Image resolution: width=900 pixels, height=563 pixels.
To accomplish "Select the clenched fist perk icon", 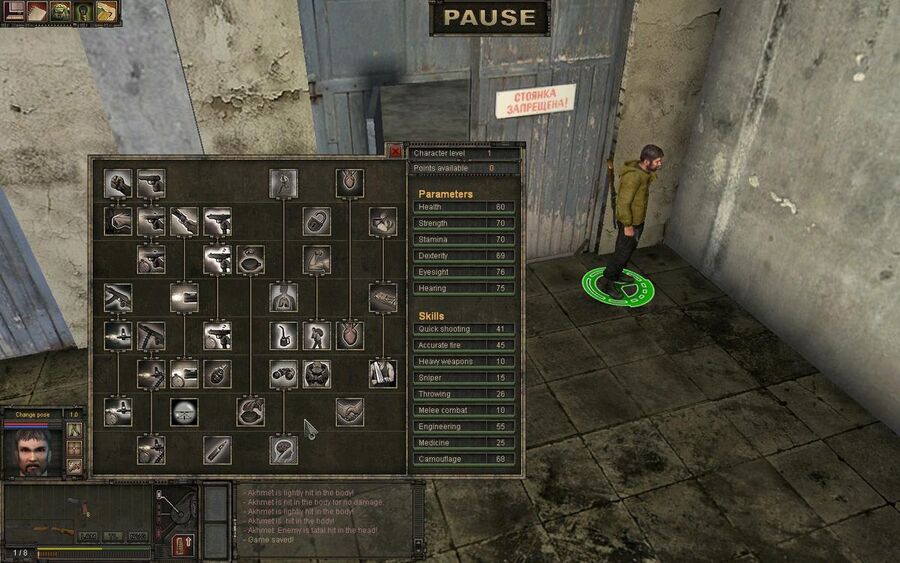I will 118,183.
